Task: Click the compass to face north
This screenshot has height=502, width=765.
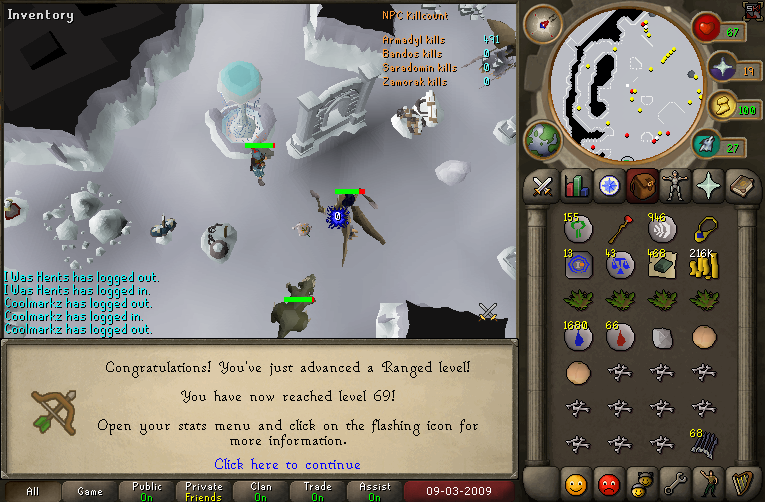Action: [544, 22]
